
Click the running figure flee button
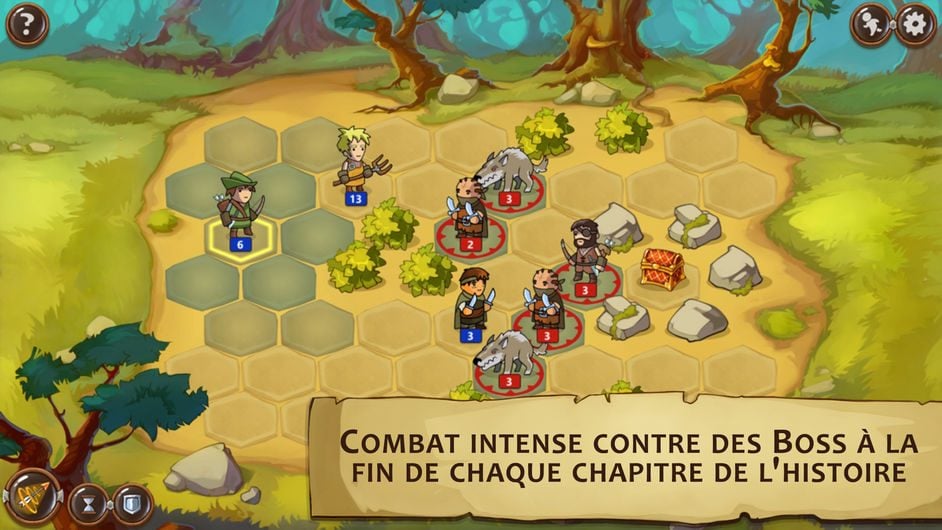[x=872, y=25]
